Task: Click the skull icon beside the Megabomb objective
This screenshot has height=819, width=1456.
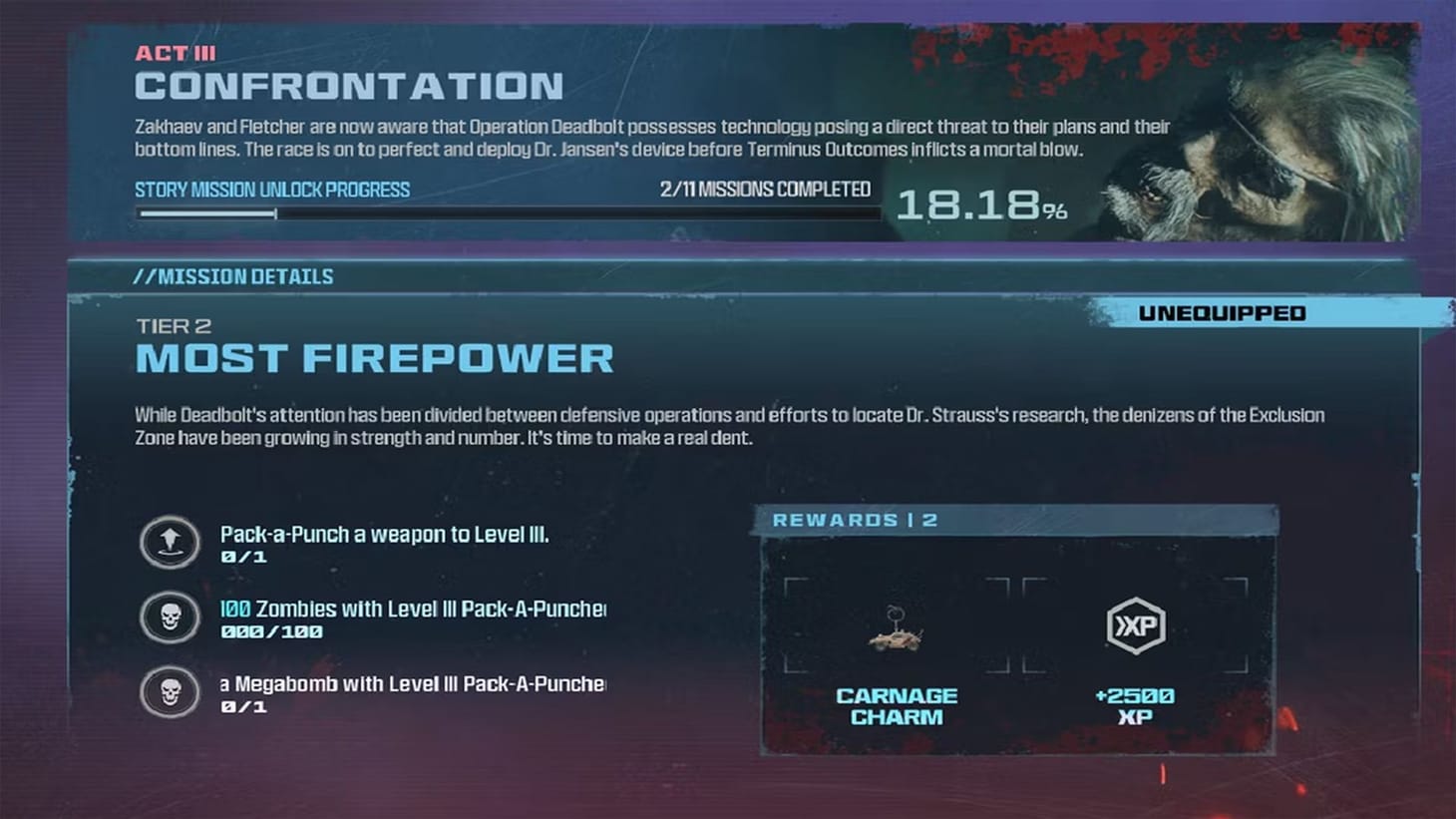Action: click(170, 692)
